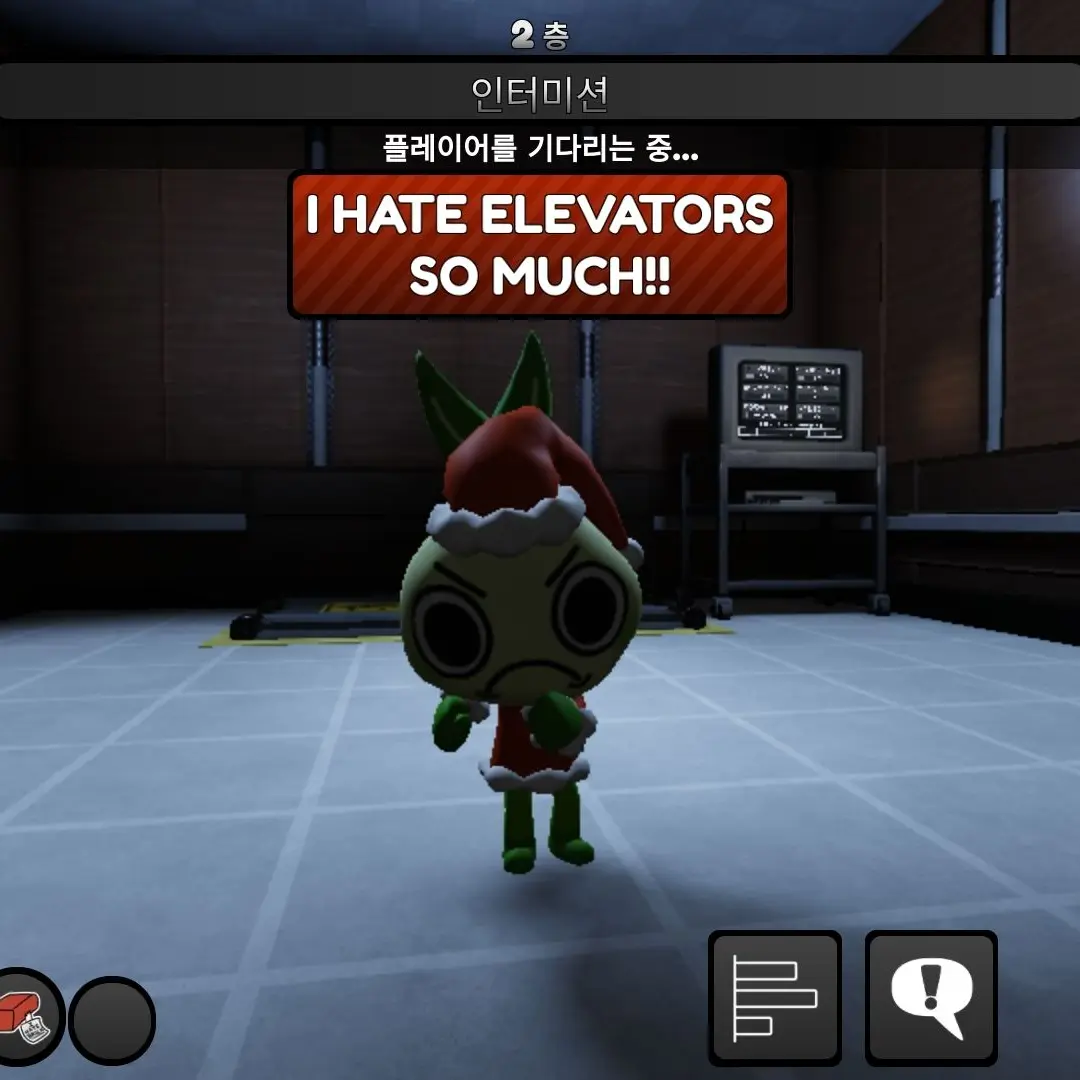Open the exclamation speech bubble button
This screenshot has width=1080, height=1080.
[931, 997]
